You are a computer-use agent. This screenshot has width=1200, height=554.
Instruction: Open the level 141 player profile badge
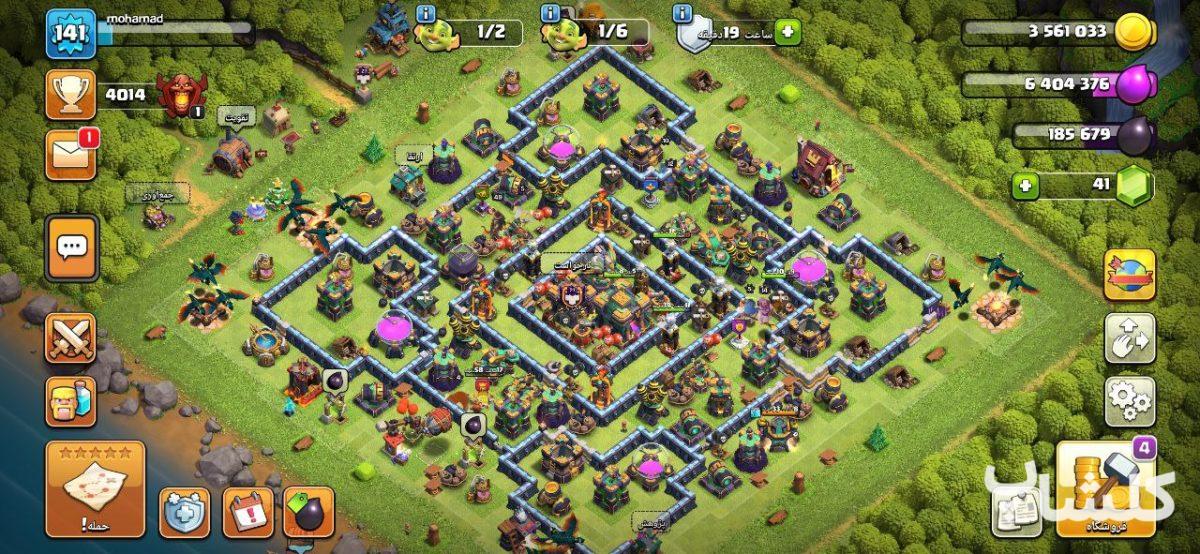[x=71, y=35]
